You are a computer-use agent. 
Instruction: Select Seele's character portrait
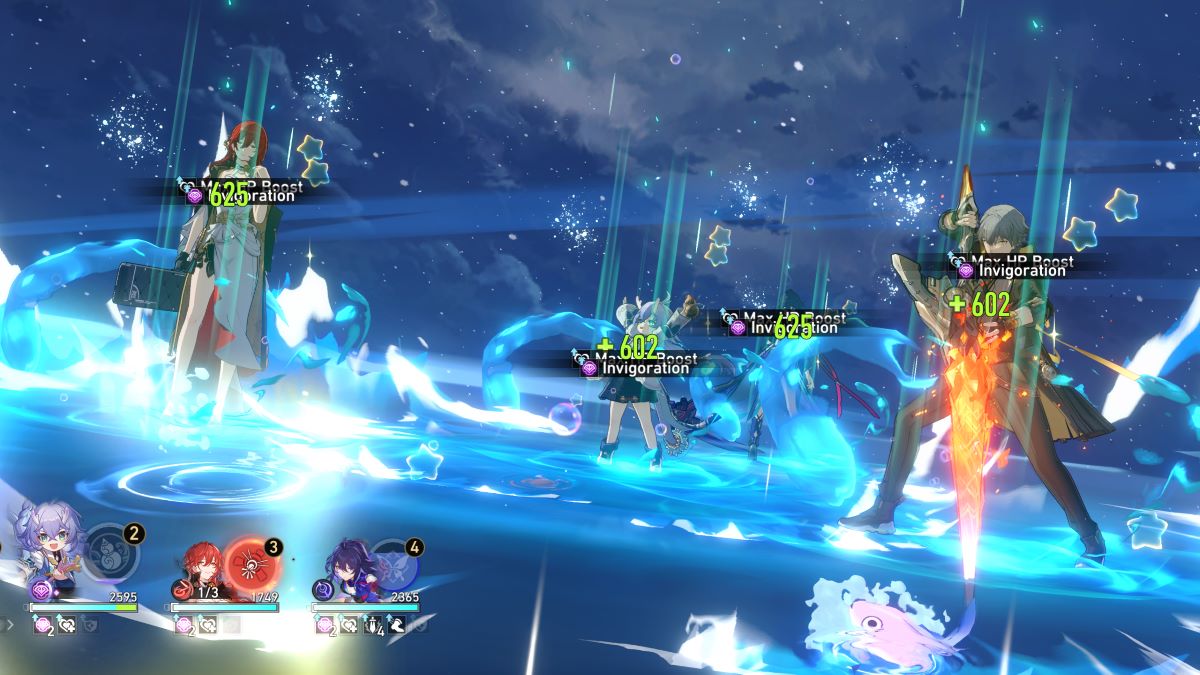[347, 567]
